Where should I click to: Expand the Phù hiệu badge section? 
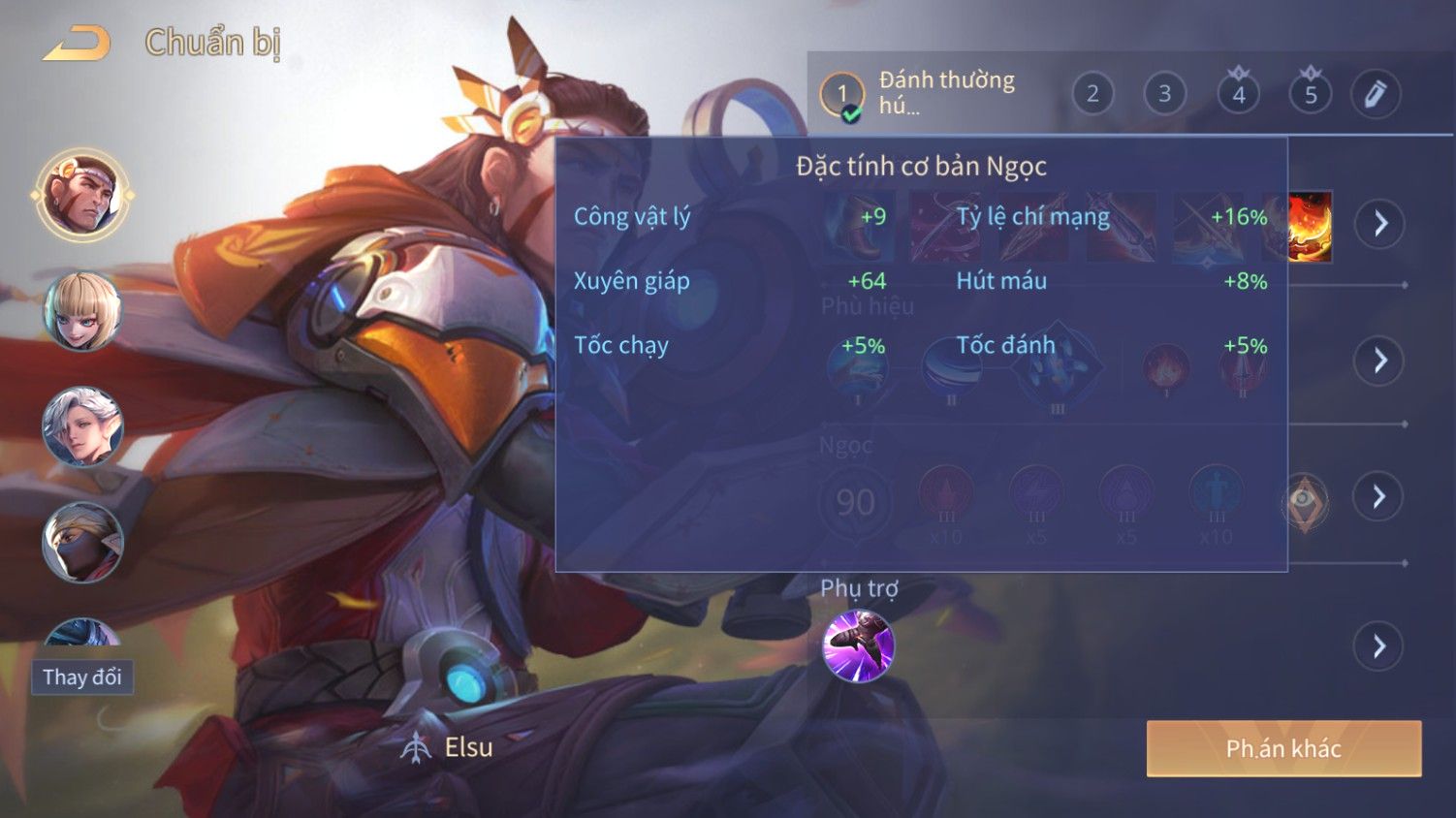point(1379,361)
